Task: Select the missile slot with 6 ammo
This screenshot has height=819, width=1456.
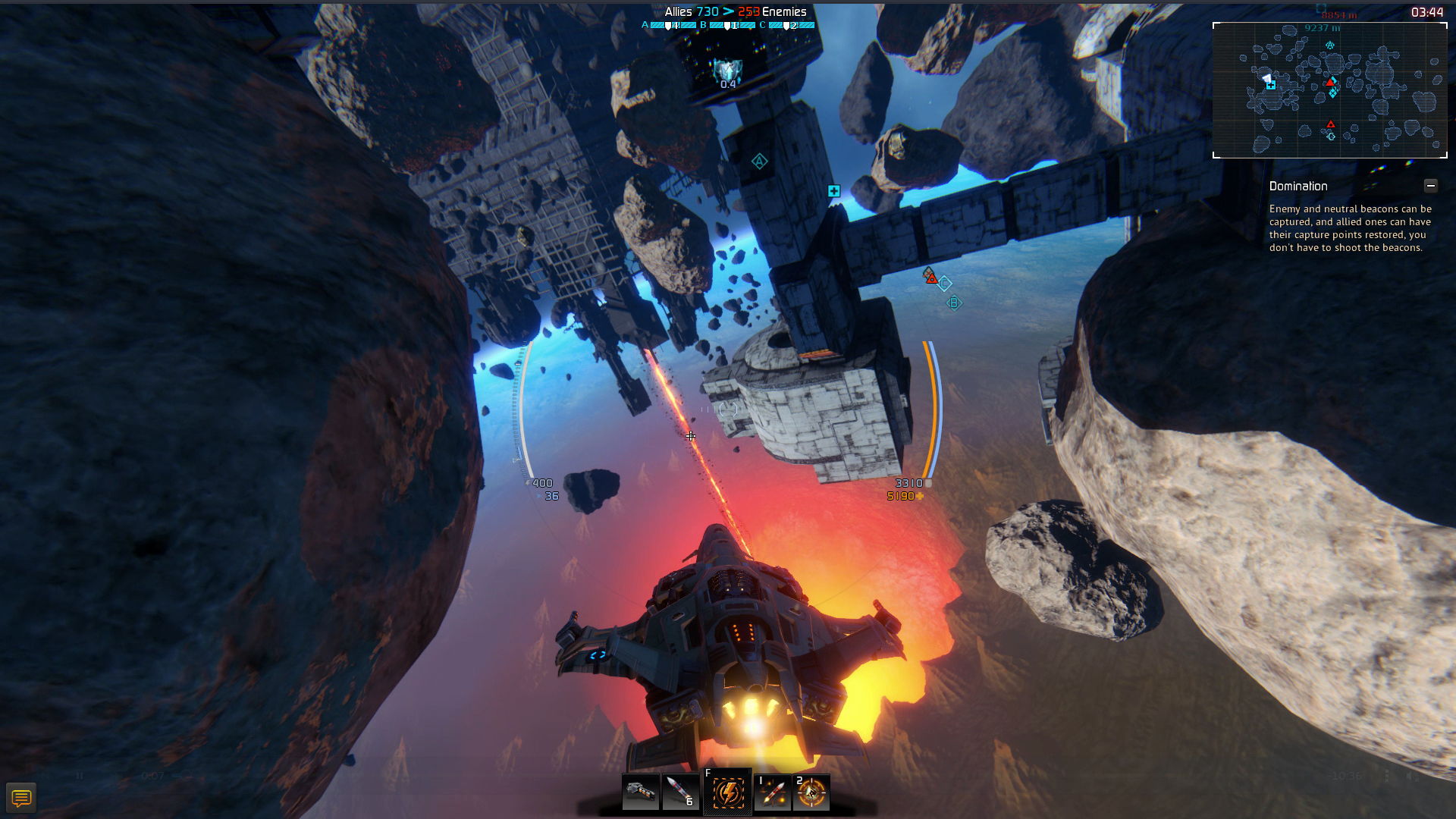Action: (x=679, y=792)
